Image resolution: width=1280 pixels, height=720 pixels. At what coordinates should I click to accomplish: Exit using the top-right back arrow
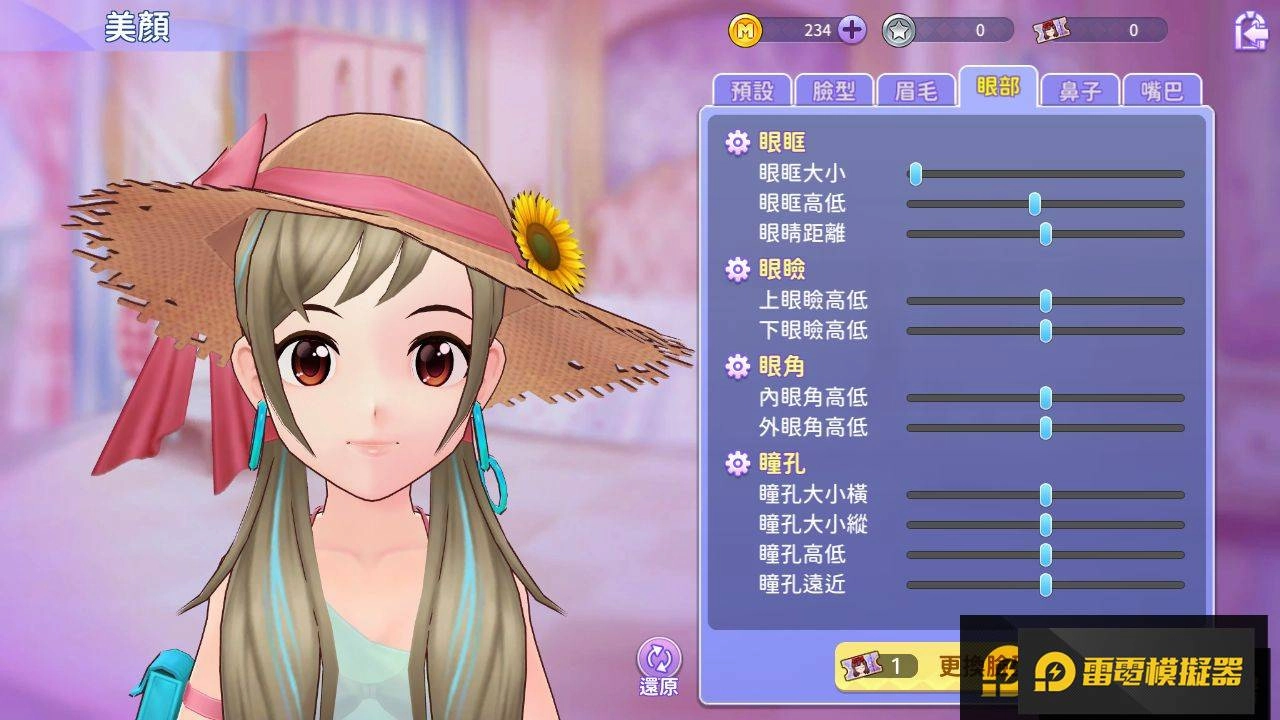(x=1250, y=31)
